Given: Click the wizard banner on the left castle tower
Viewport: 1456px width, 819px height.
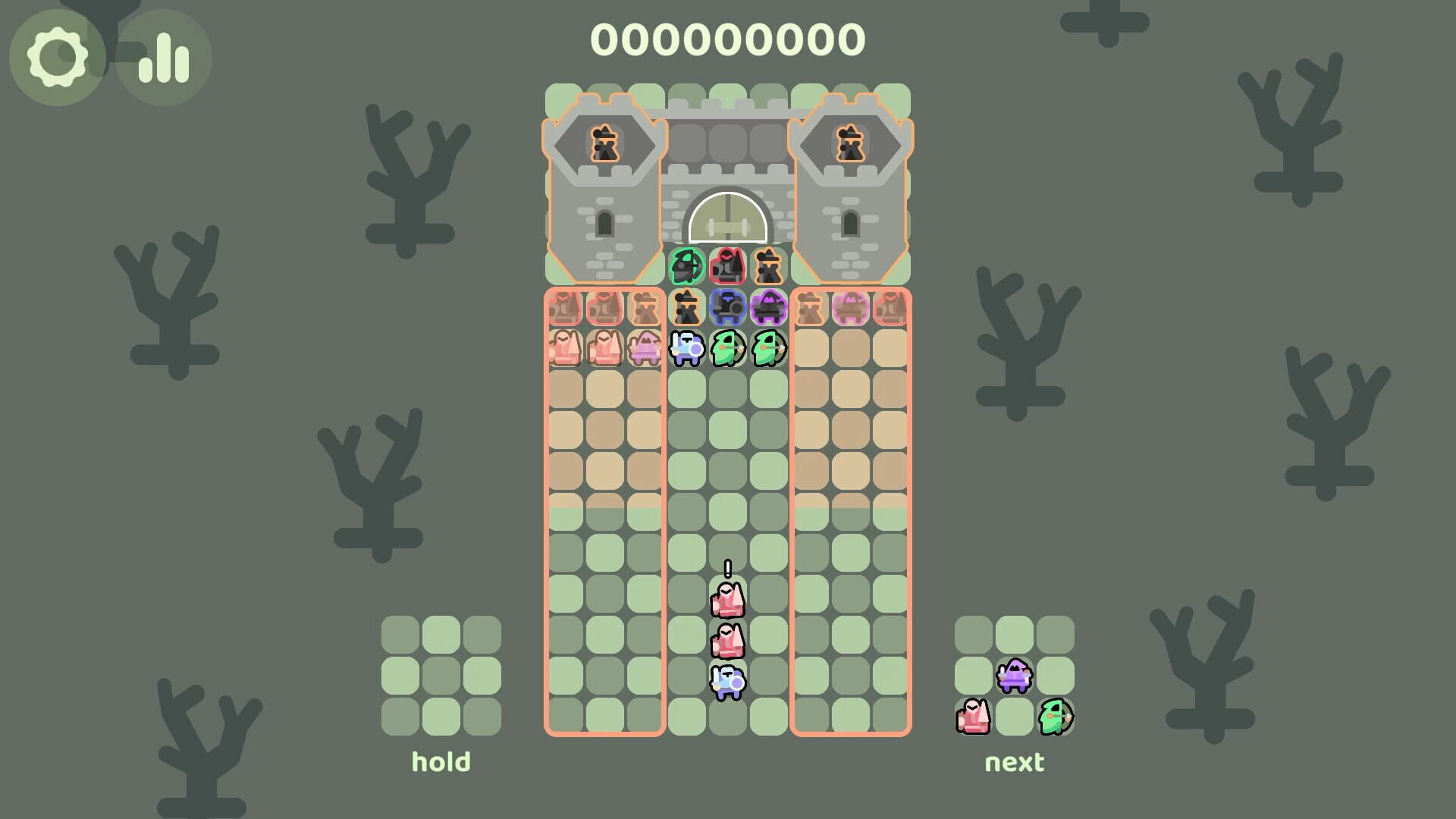Looking at the screenshot, I should coord(605,143).
